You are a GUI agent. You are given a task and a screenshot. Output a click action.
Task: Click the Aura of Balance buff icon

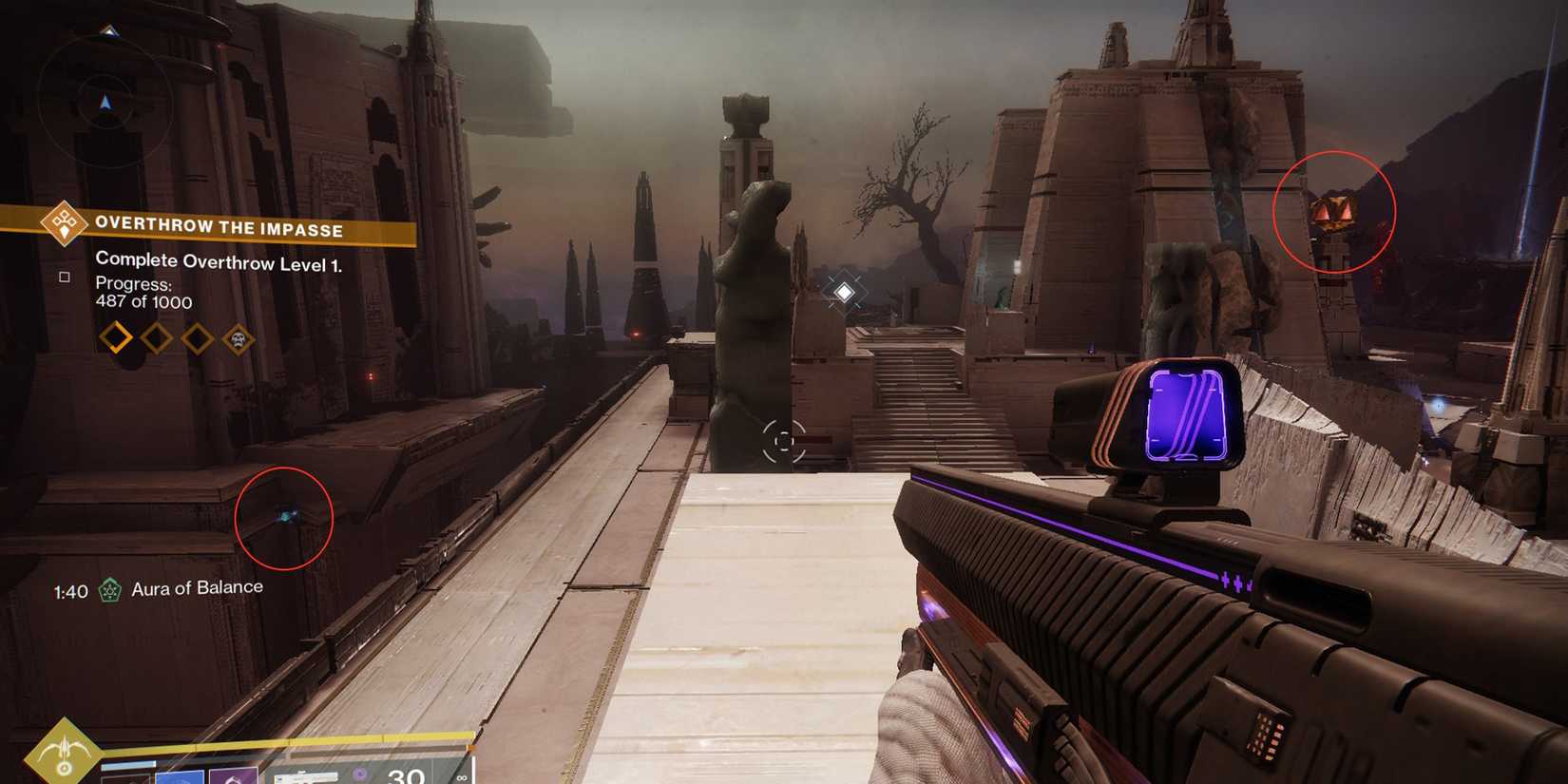pos(111,587)
